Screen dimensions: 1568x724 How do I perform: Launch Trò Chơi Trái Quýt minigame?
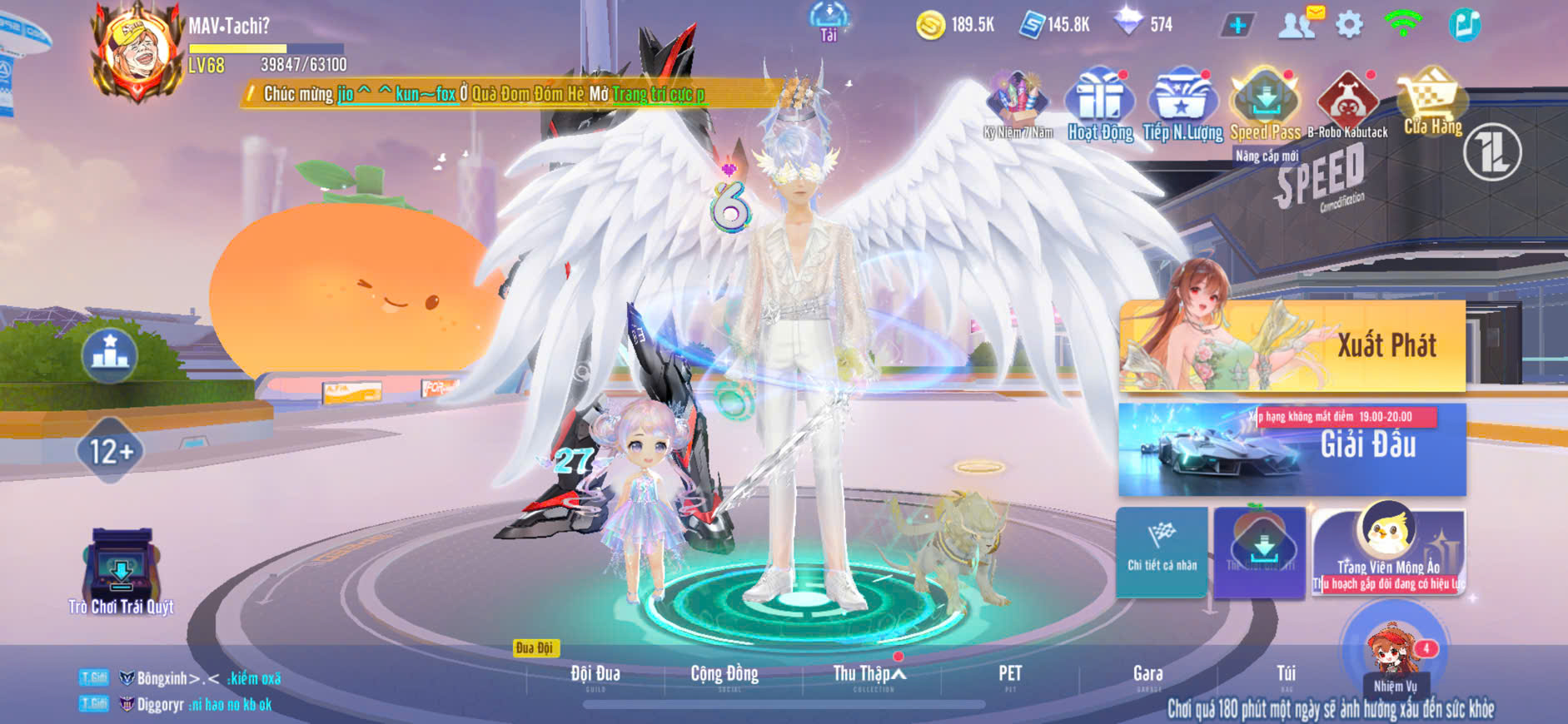pyautogui.click(x=122, y=570)
